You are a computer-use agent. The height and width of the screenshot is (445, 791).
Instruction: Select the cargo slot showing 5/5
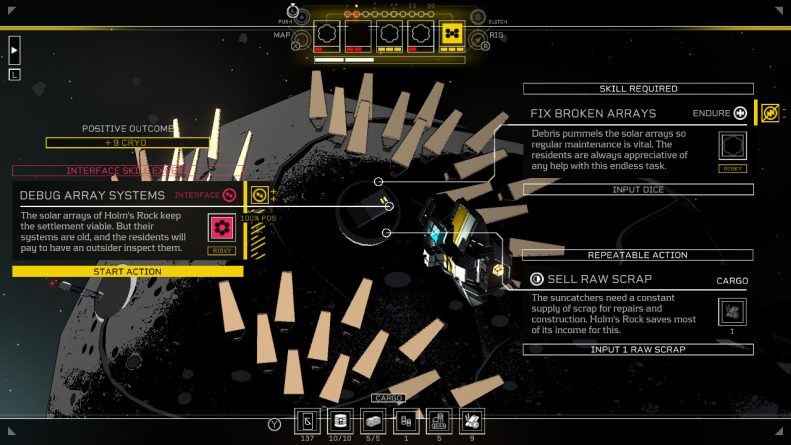click(x=372, y=420)
